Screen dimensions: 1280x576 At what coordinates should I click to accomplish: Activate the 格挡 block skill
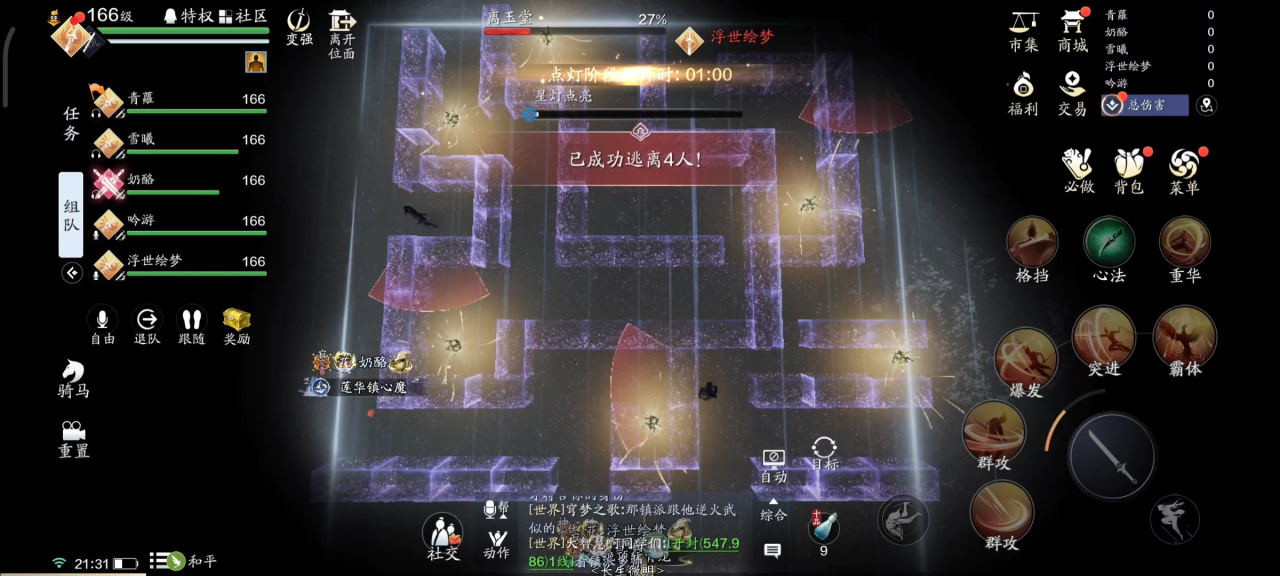pyautogui.click(x=1032, y=243)
